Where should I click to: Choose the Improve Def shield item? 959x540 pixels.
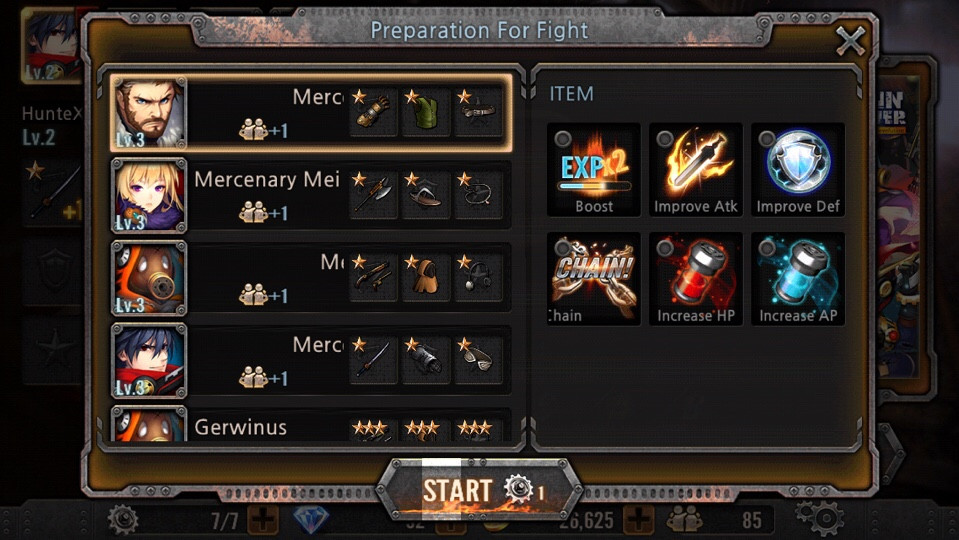[x=798, y=169]
